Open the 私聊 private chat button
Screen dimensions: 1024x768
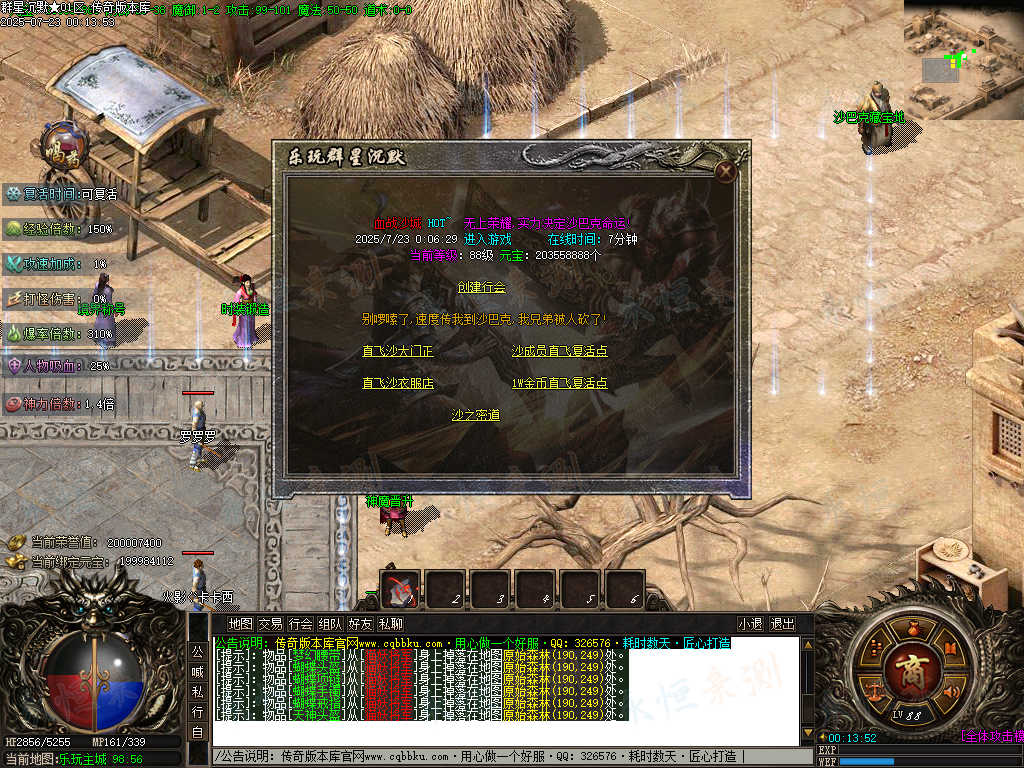[390, 624]
